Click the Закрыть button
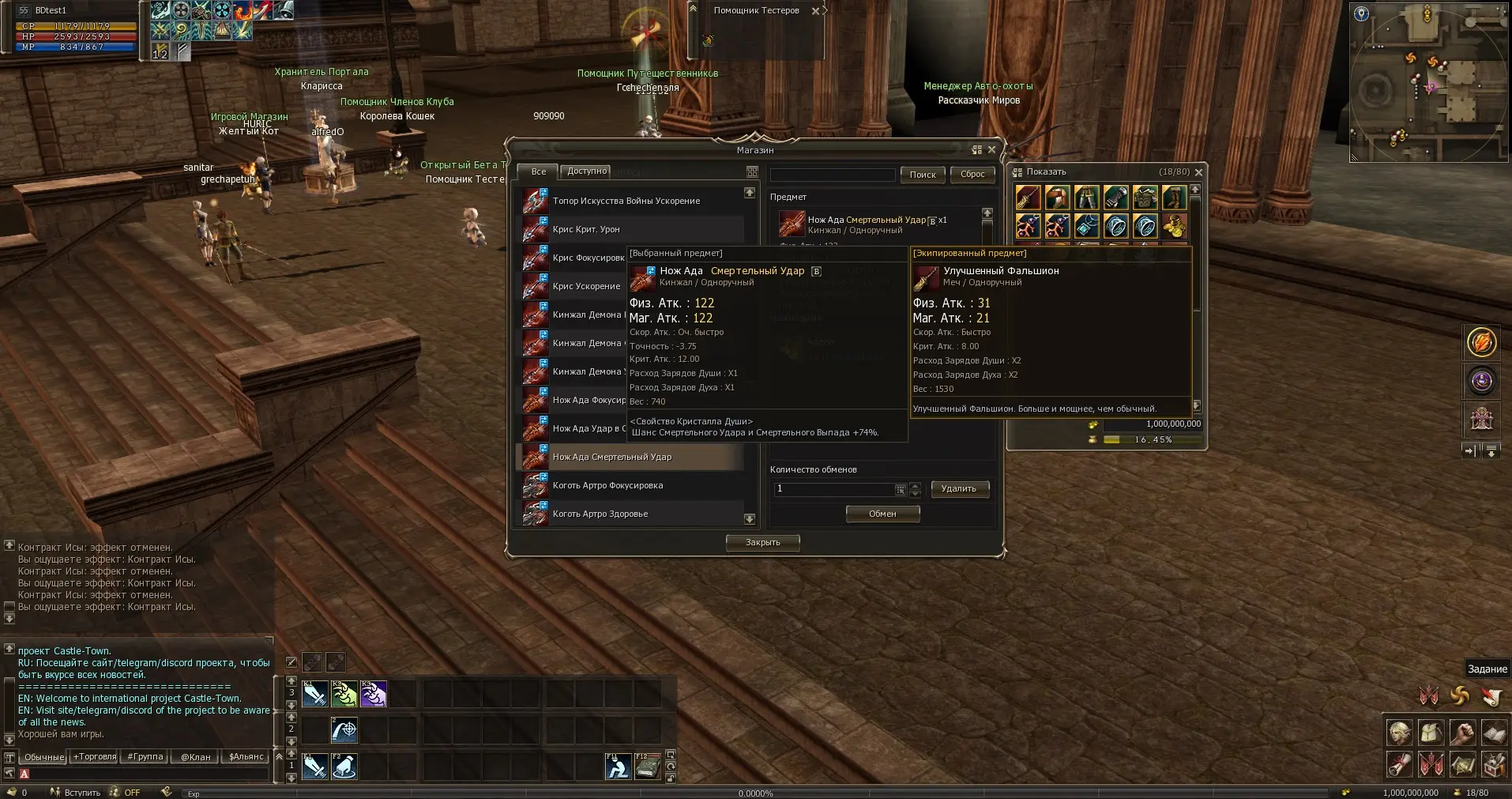This screenshot has height=799, width=1512. point(762,542)
